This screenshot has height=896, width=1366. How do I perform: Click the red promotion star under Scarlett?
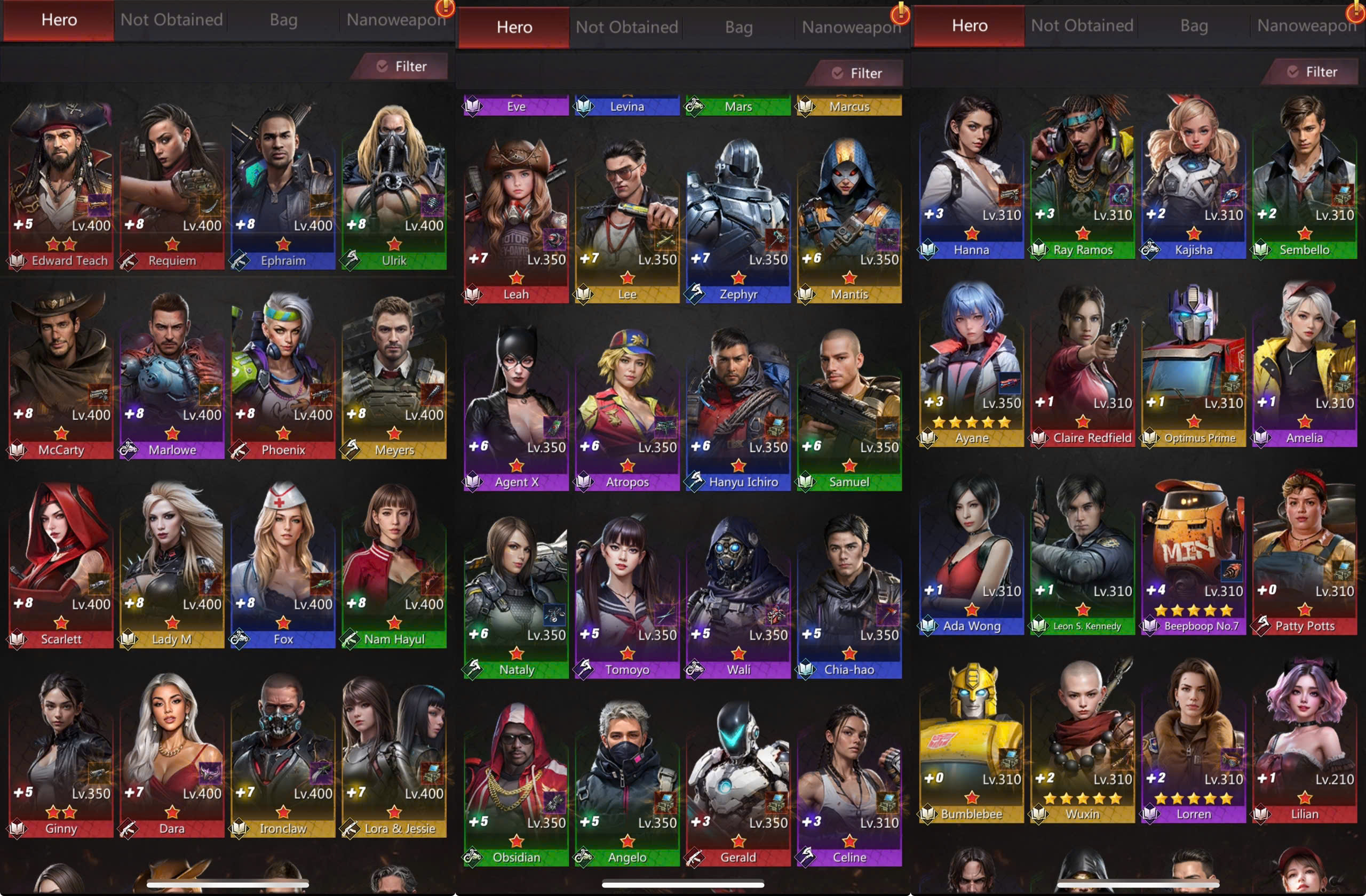point(60,622)
